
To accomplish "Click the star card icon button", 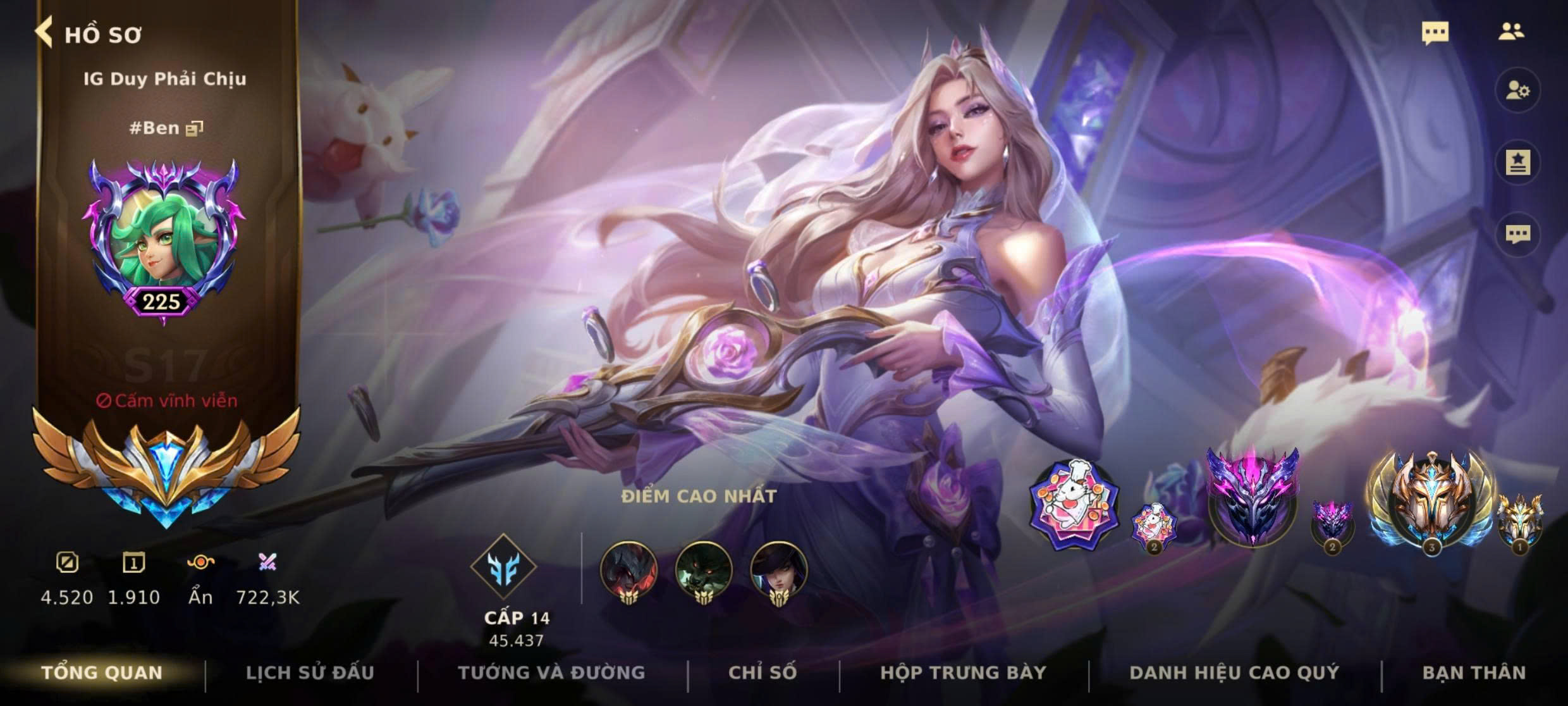I will point(1517,163).
